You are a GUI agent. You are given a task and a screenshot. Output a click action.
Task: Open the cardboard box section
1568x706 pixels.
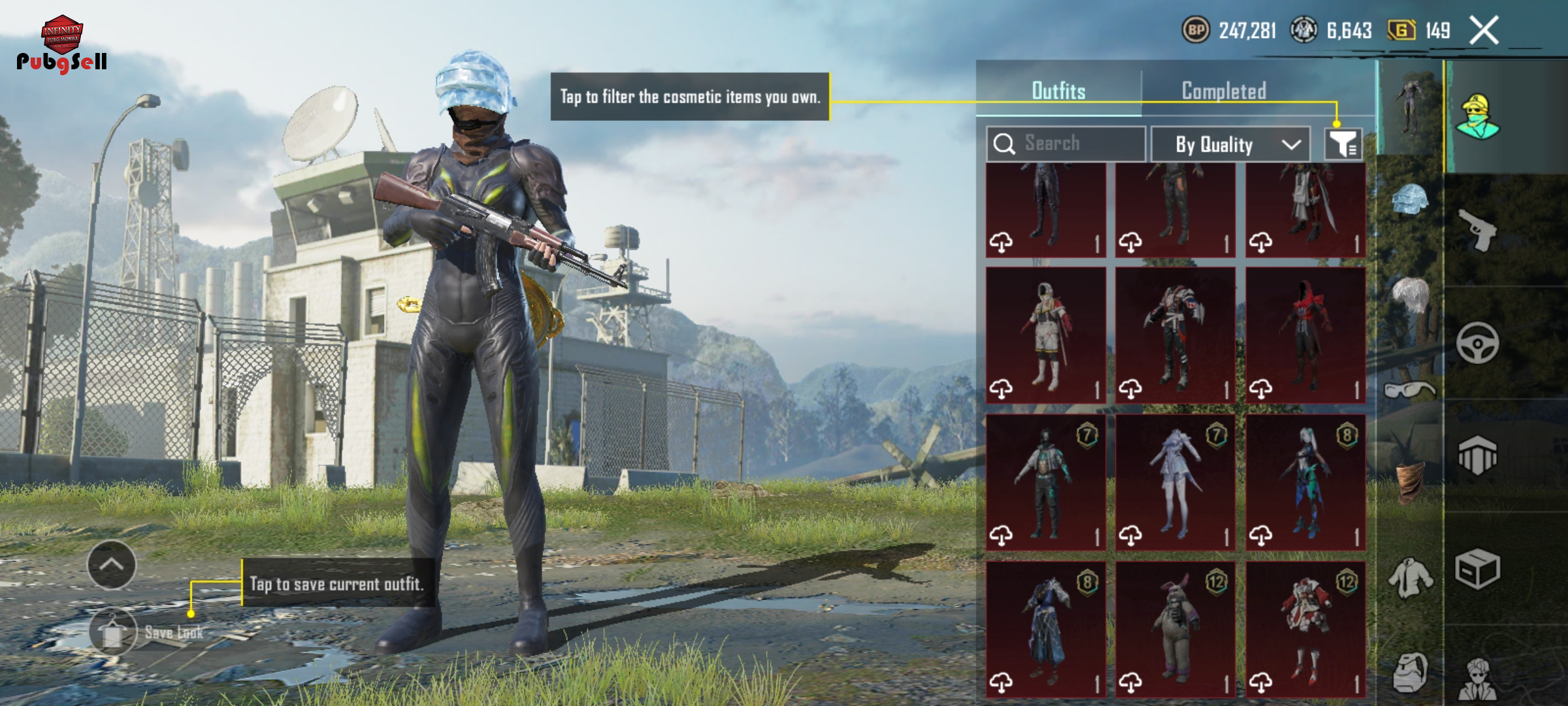(1478, 569)
